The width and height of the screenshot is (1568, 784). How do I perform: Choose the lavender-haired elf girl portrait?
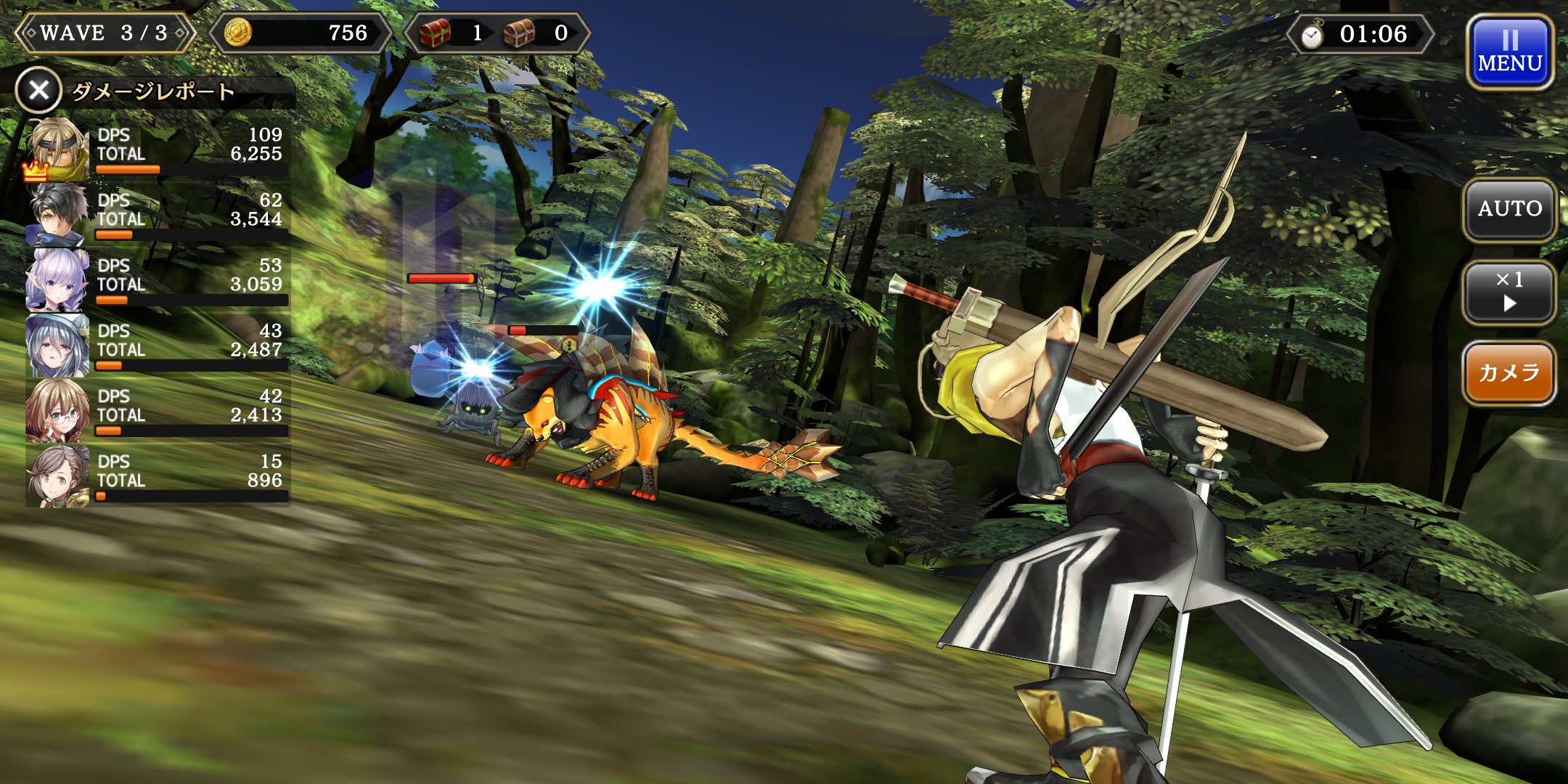(57, 280)
